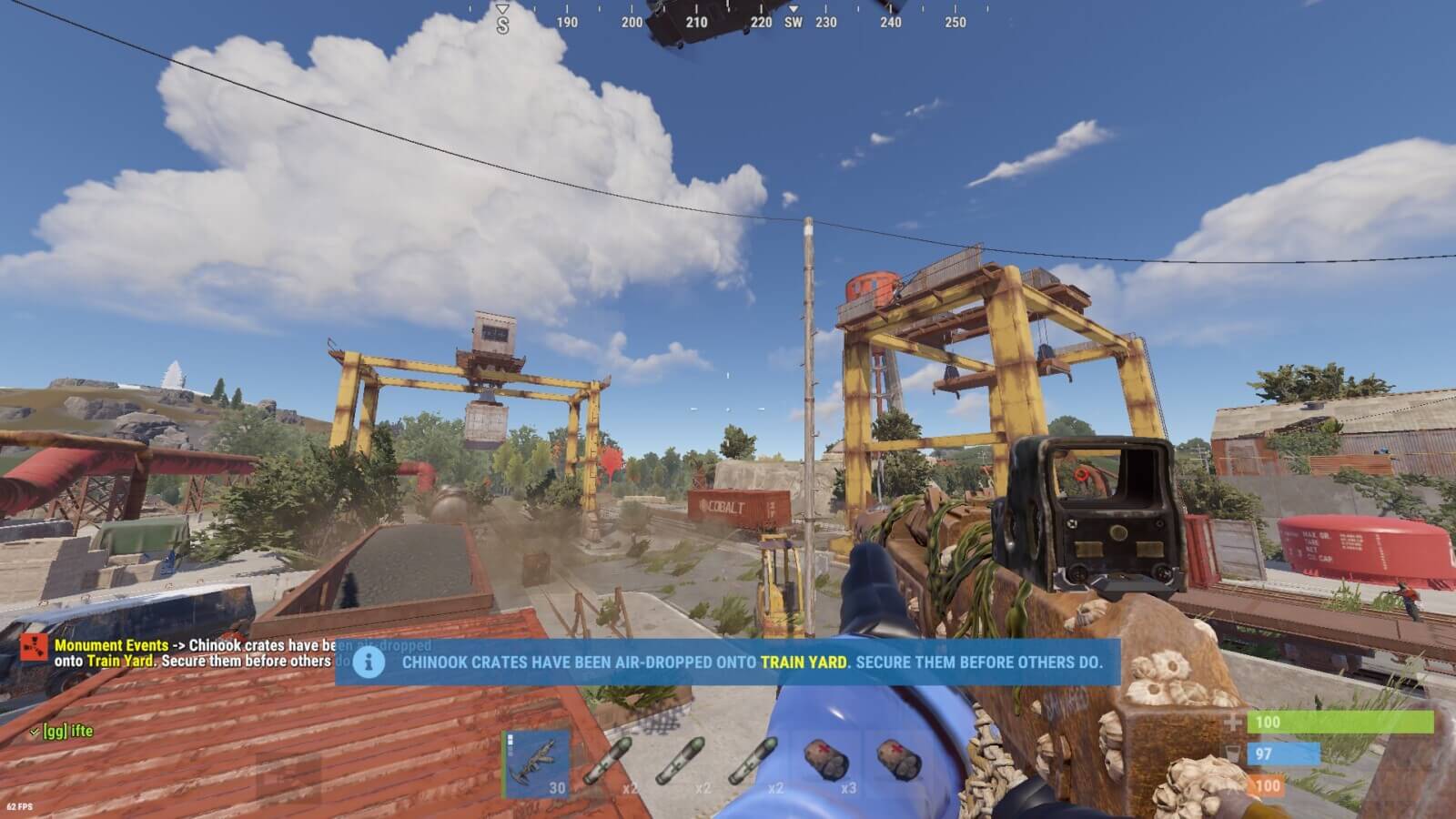Click the blue info icon on the notification
Viewport: 1456px width, 819px height.
368,662
